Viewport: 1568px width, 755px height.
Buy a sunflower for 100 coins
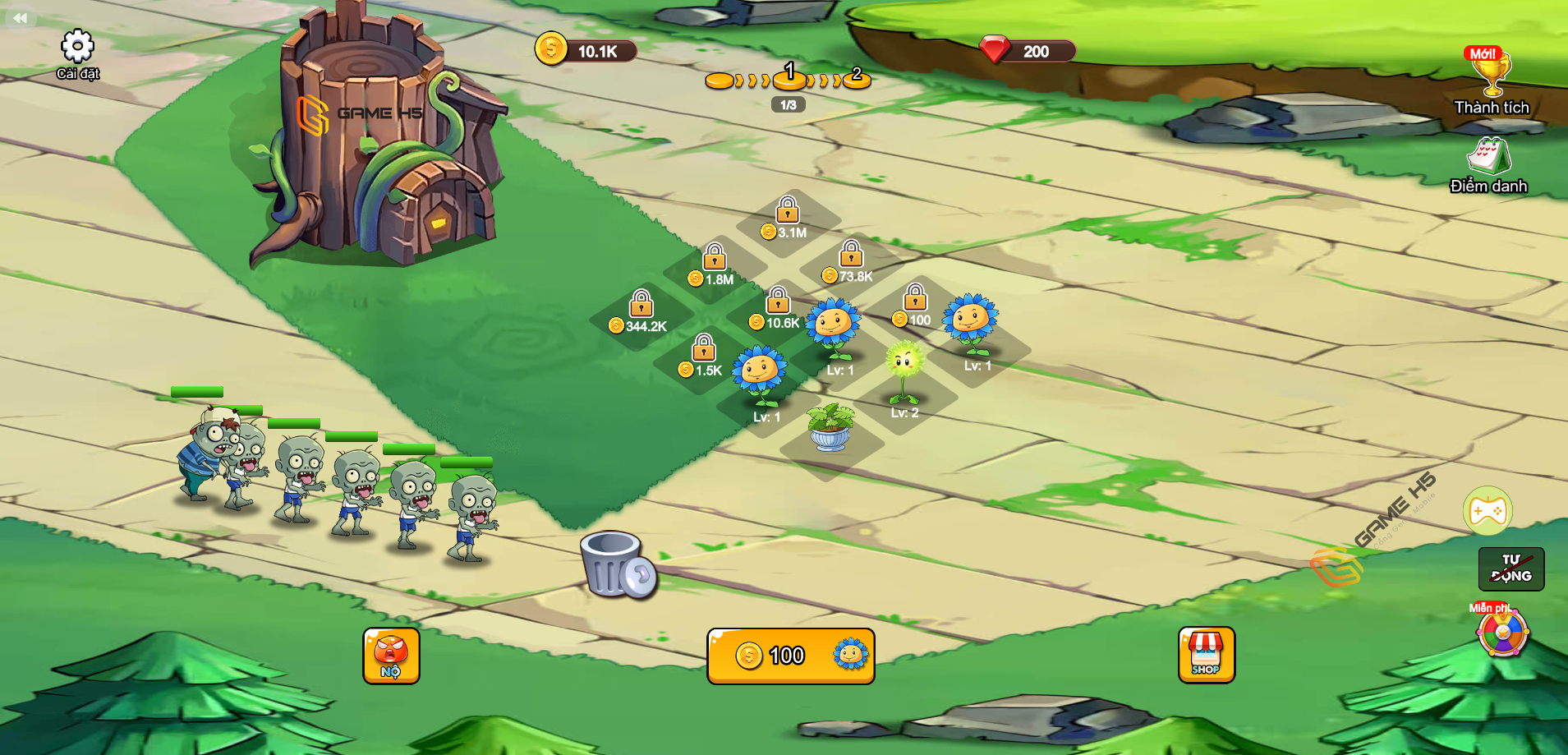pos(790,656)
